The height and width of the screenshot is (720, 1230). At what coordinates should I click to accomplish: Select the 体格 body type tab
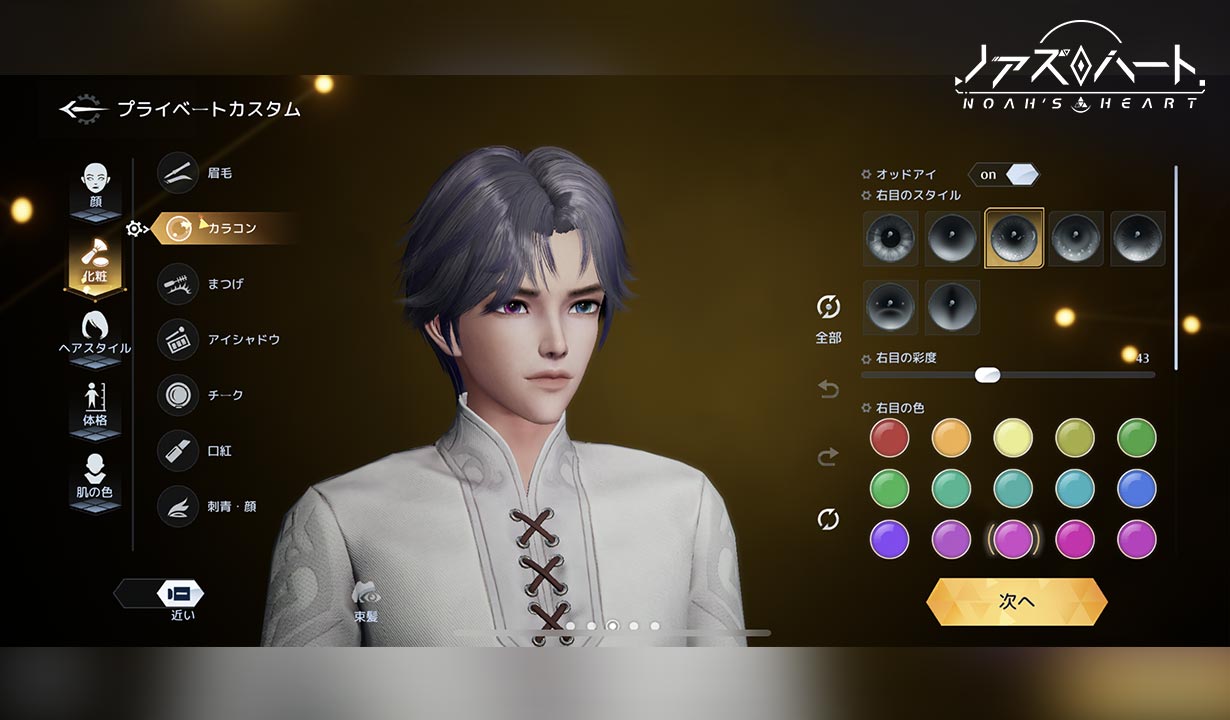coord(95,406)
